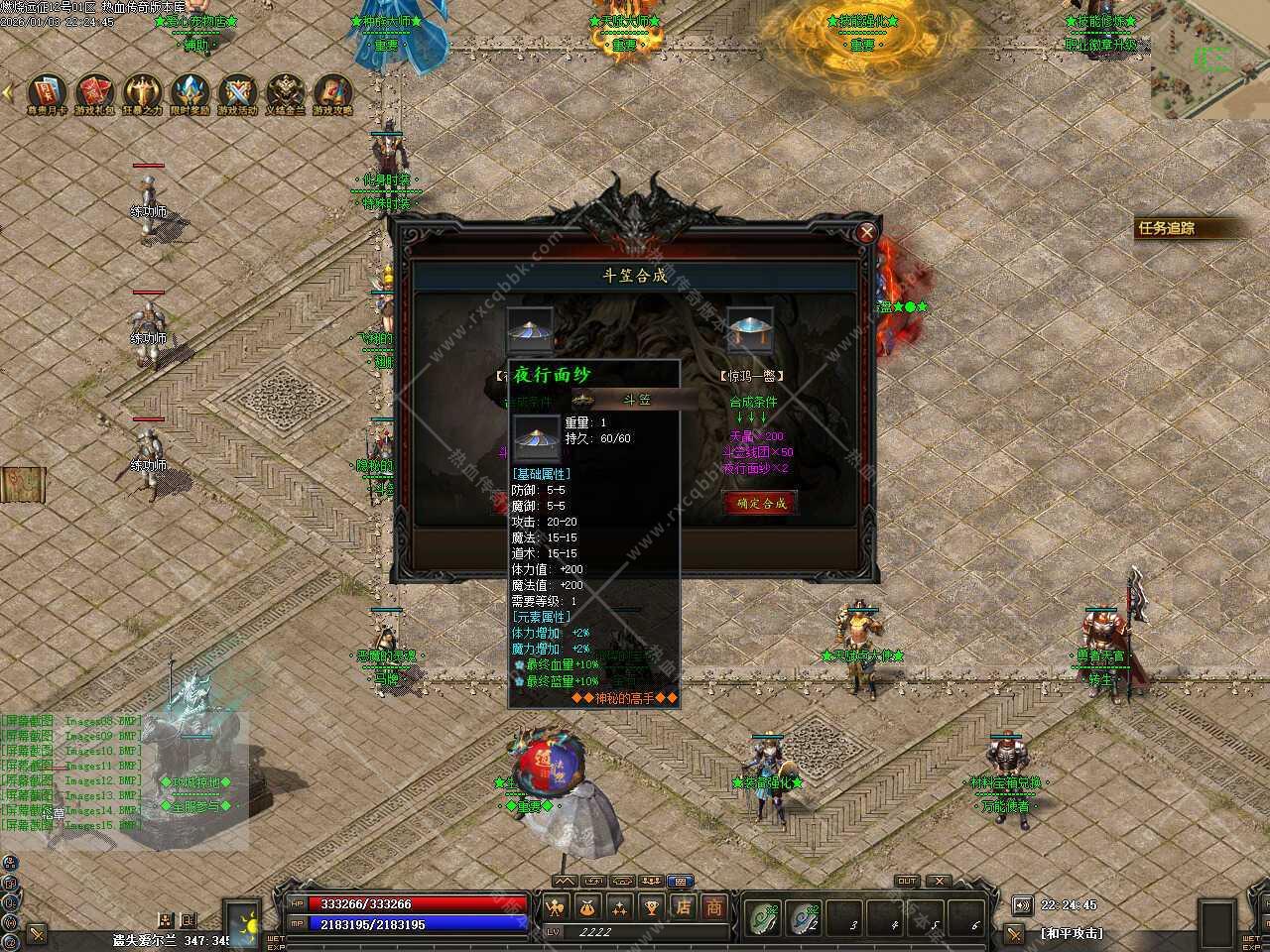Close the 斗笠合成 crafting window
This screenshot has height=952, width=1270.
coord(866,233)
